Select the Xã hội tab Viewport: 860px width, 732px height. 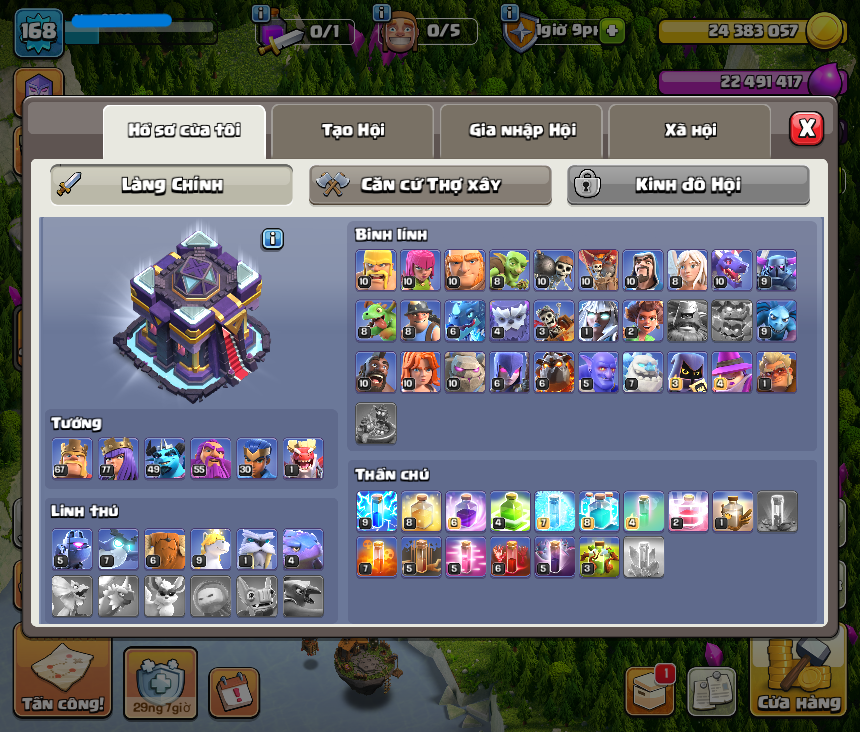[689, 130]
